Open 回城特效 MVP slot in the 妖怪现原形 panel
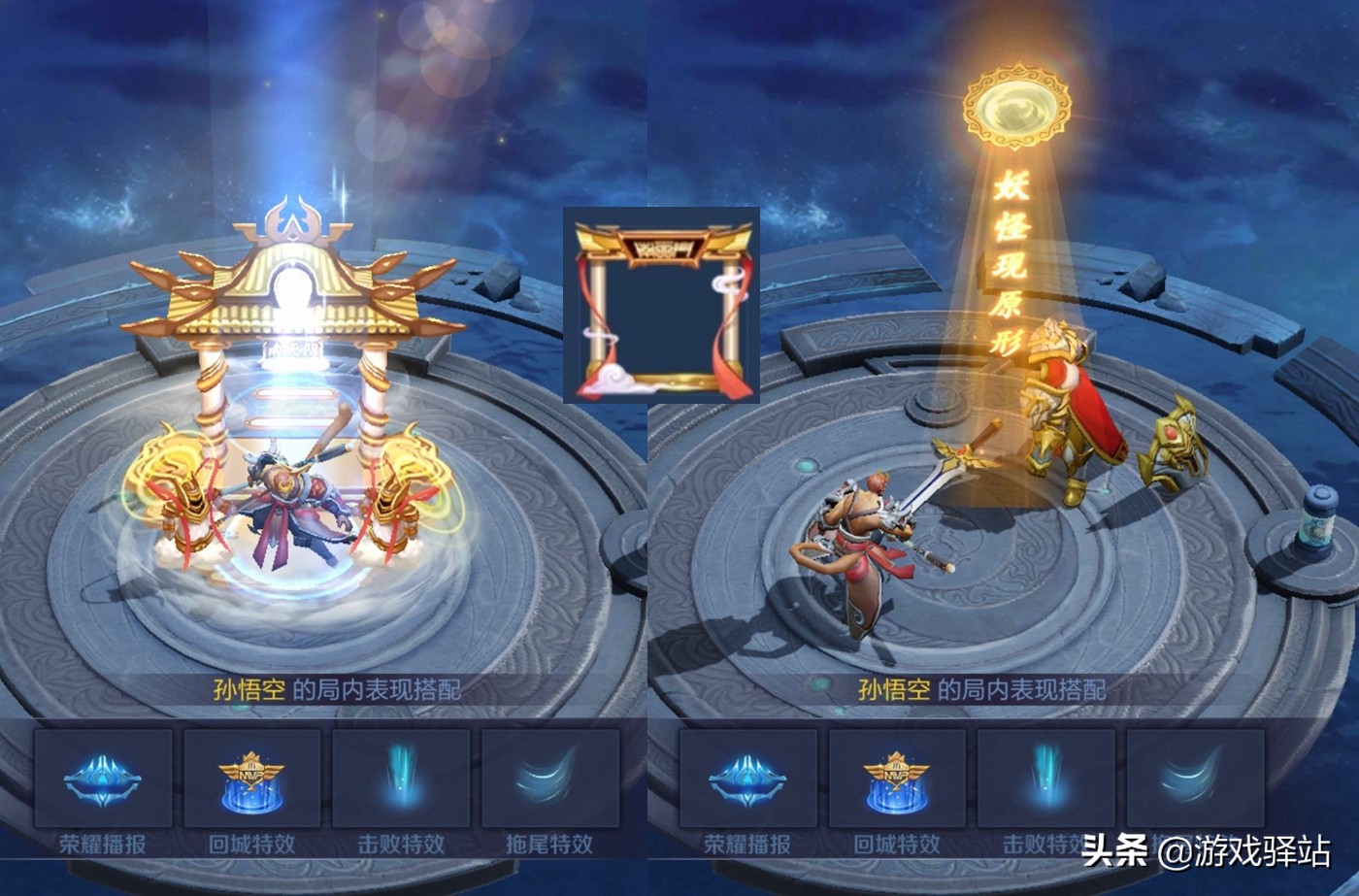This screenshot has height=896, width=1359. point(897,779)
